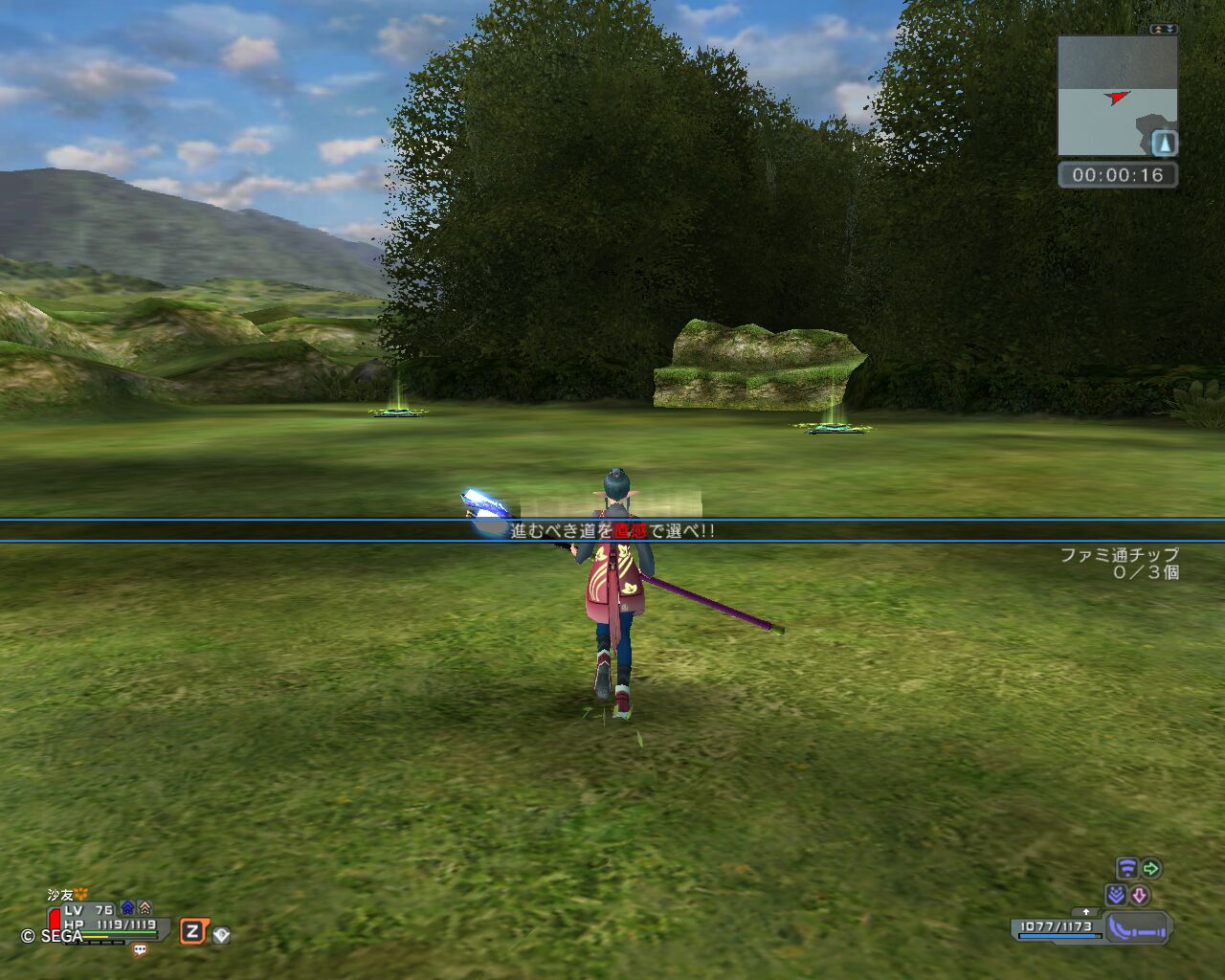The height and width of the screenshot is (980, 1225).
Task: Click the ファミ通チップ objective tracker
Action: pyautogui.click(x=1119, y=563)
